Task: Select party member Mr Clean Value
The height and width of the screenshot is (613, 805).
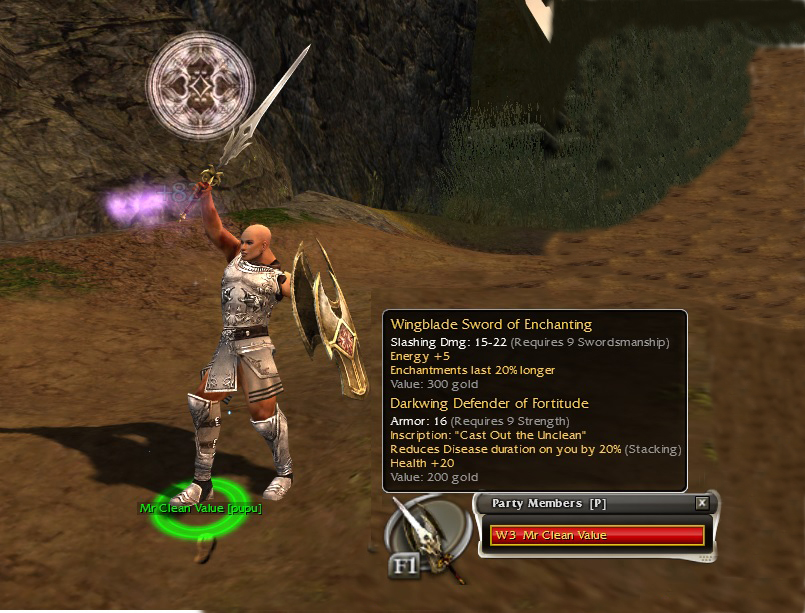Action: click(x=597, y=535)
